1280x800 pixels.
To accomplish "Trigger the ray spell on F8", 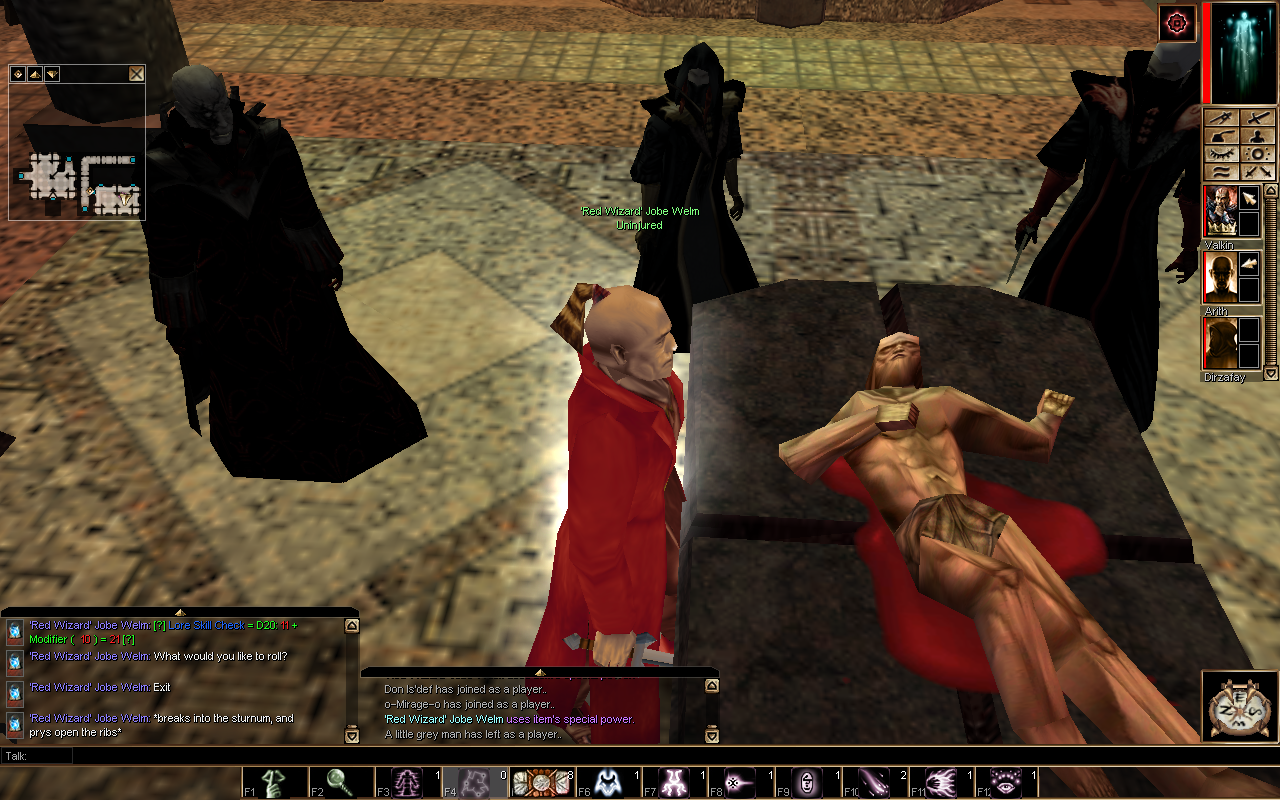I will (740, 781).
